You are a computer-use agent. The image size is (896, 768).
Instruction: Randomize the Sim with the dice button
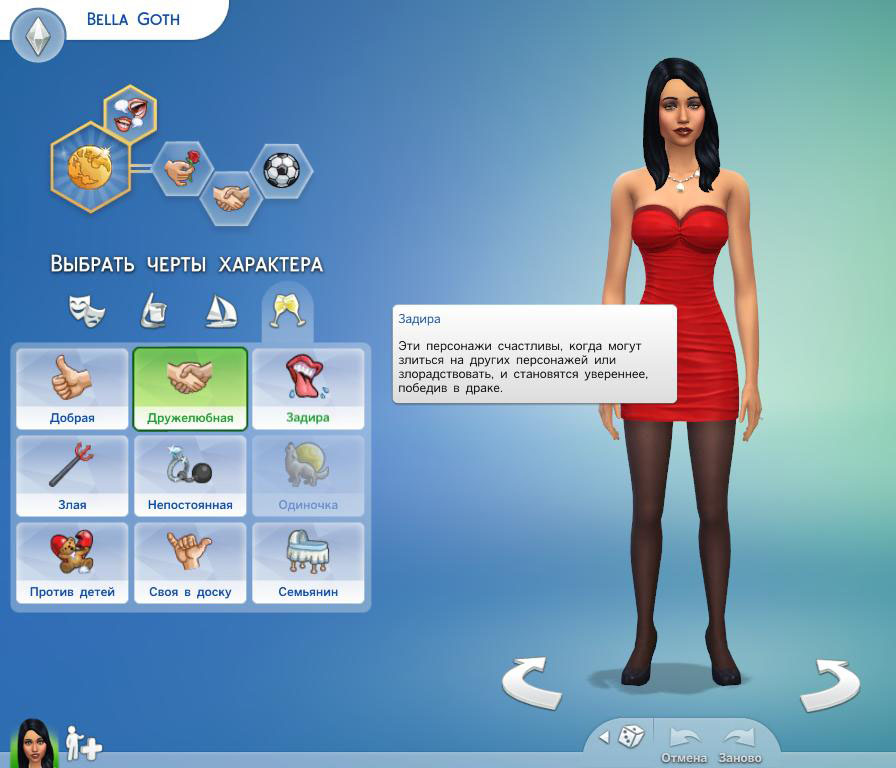tap(631, 737)
